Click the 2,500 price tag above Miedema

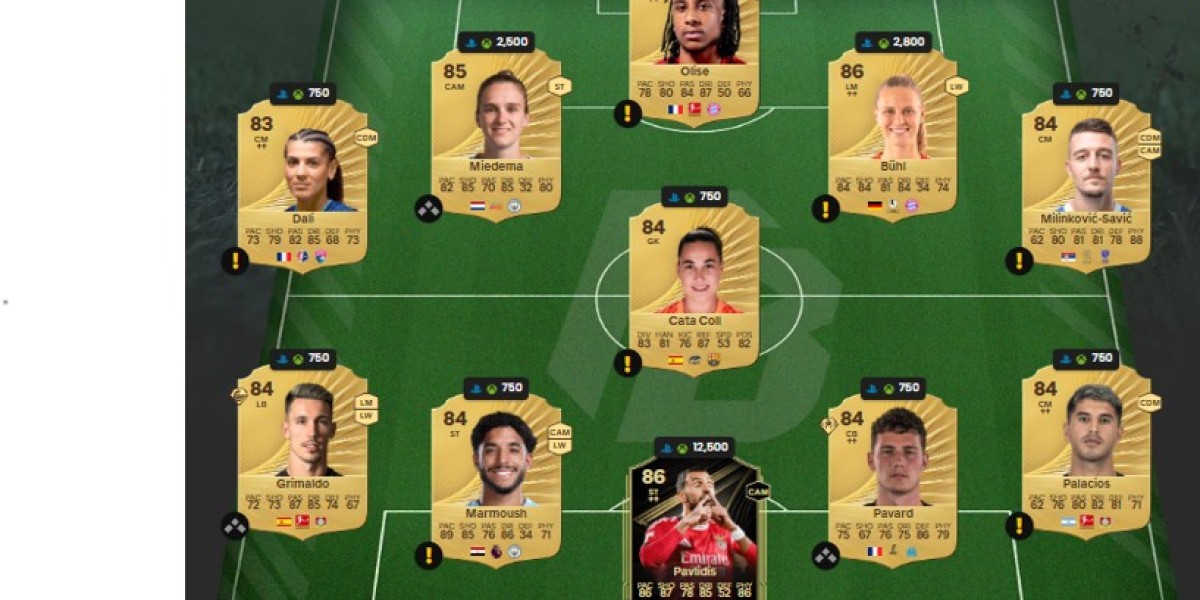click(x=496, y=43)
